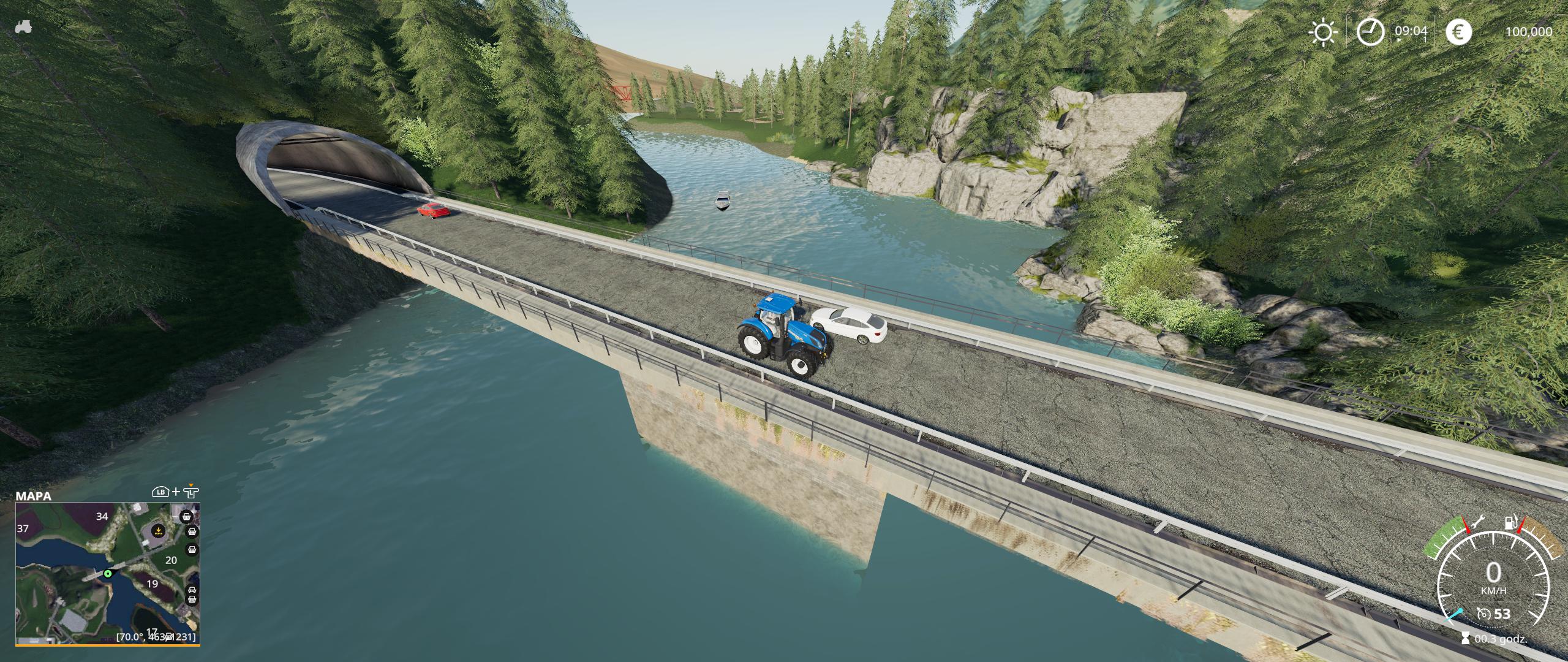Image resolution: width=1568 pixels, height=662 pixels.
Task: Pick field 37 on the minimap
Action: coord(23,528)
